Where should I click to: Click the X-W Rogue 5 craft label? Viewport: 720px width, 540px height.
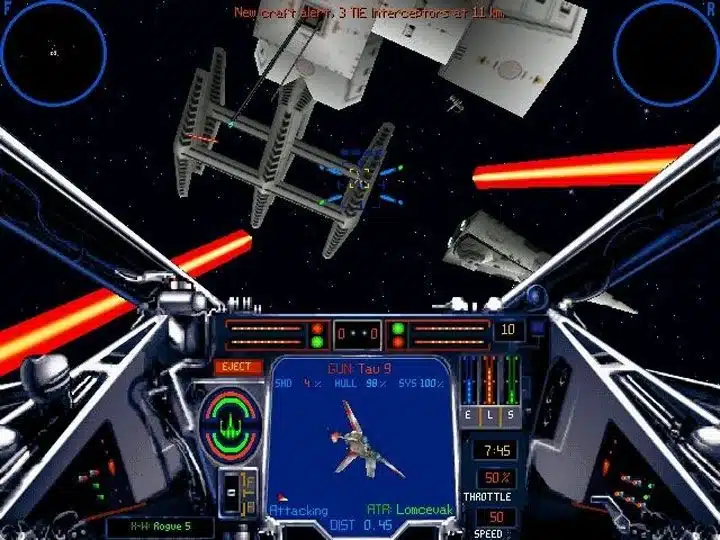click(x=146, y=524)
